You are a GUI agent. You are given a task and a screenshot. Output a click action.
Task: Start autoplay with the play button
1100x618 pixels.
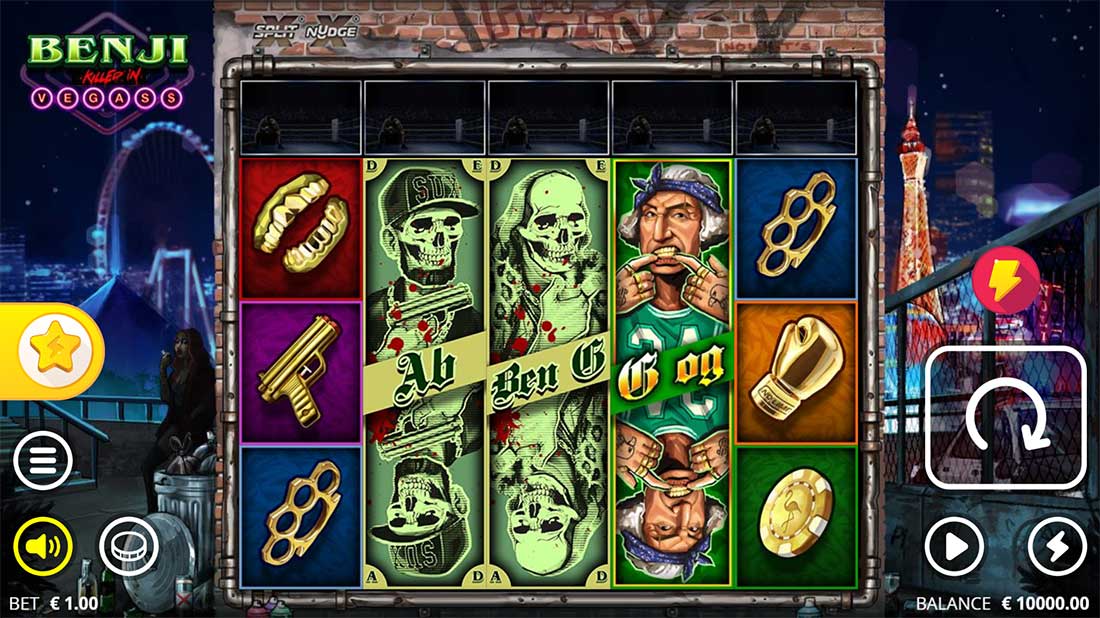(x=954, y=546)
